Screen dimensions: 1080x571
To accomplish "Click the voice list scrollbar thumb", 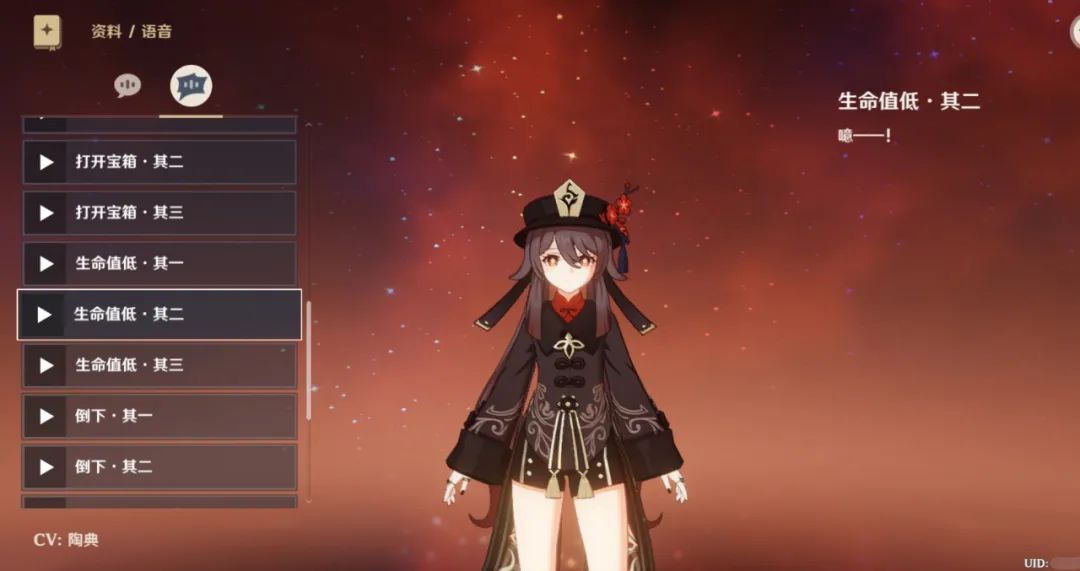I will coord(308,360).
